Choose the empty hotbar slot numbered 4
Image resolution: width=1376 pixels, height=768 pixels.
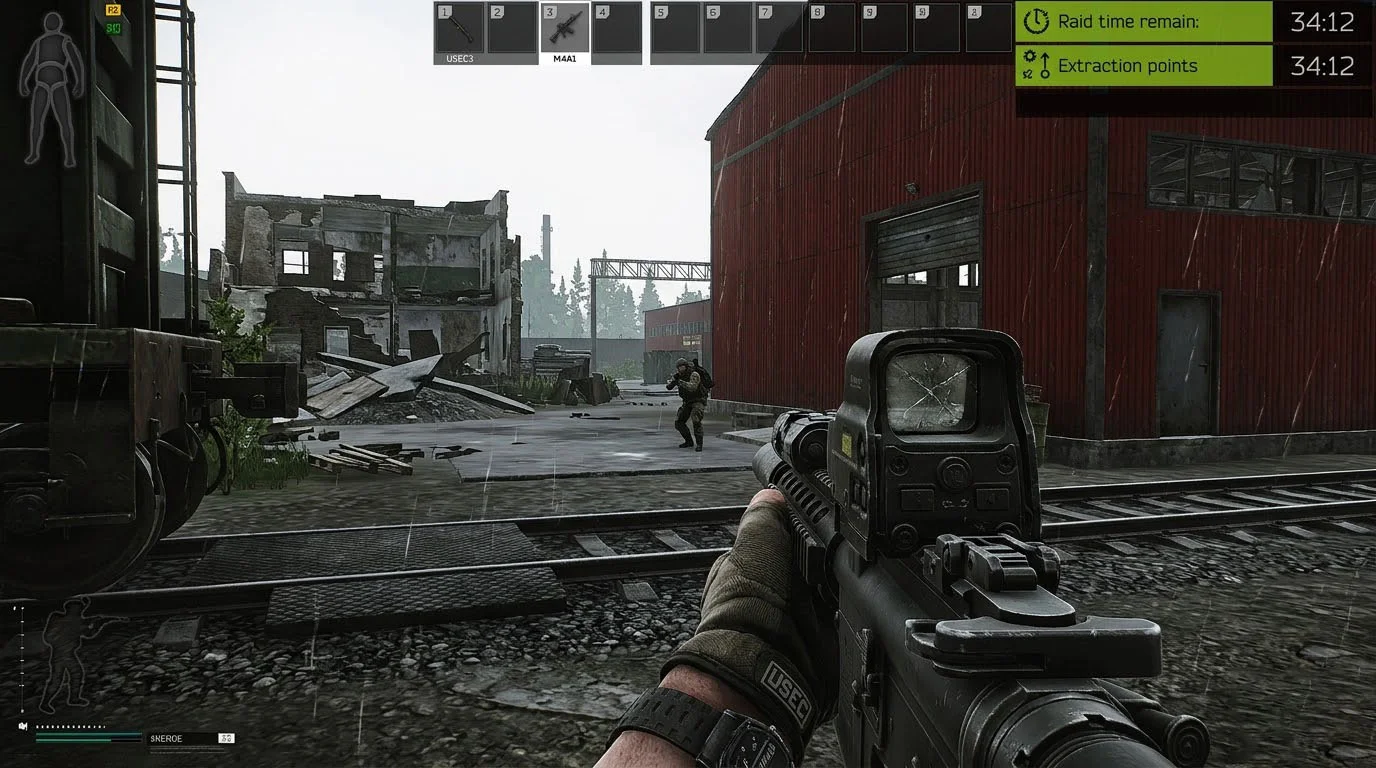[x=617, y=28]
